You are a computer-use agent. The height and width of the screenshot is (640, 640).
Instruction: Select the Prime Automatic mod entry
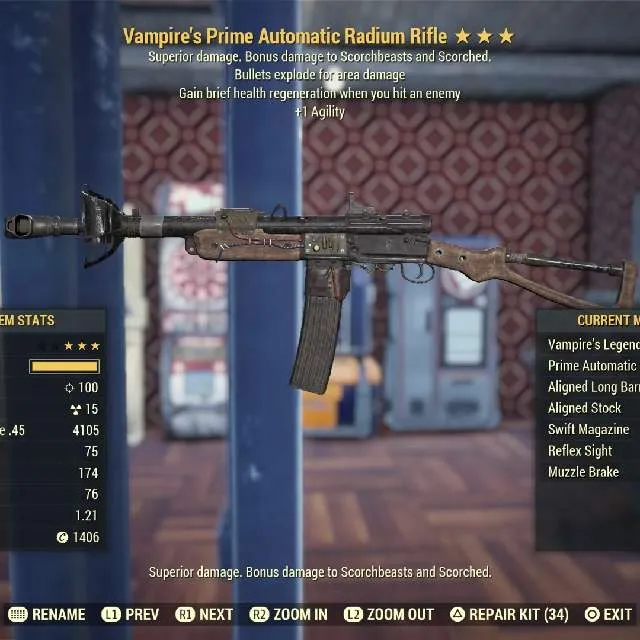click(592, 366)
